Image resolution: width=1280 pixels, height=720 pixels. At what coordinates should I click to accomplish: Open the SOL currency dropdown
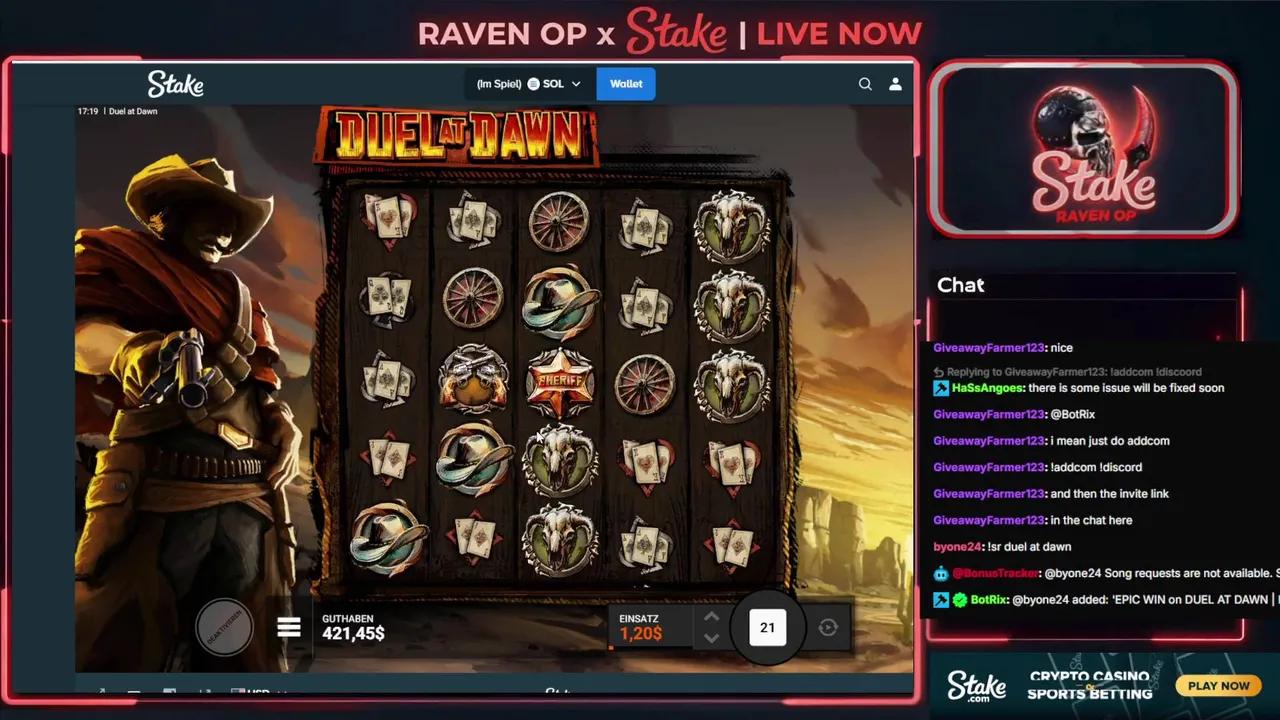point(575,84)
